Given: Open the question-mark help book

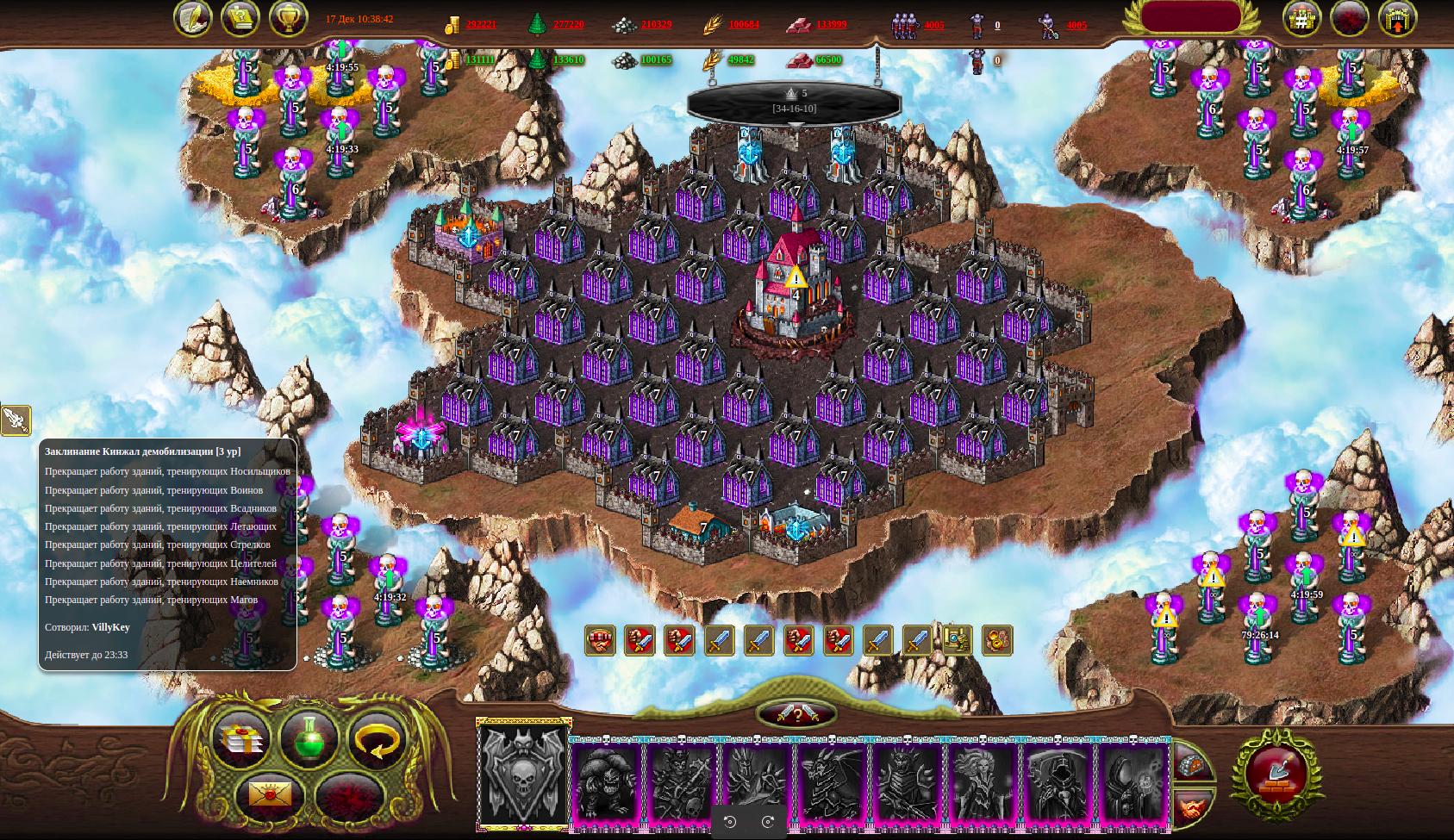Looking at the screenshot, I should (x=240, y=19).
